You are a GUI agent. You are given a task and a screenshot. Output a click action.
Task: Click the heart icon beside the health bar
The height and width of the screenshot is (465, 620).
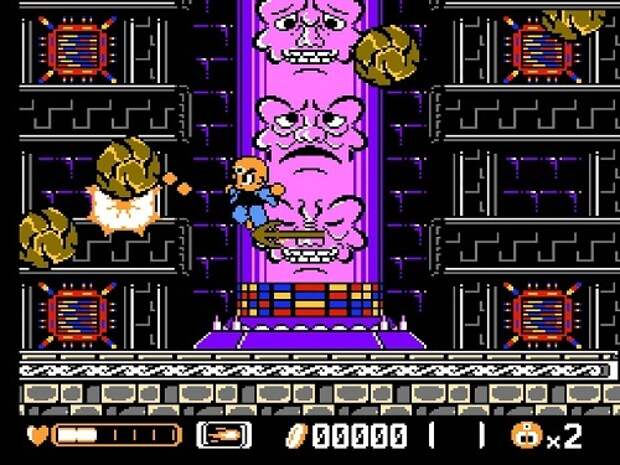pyautogui.click(x=38, y=436)
